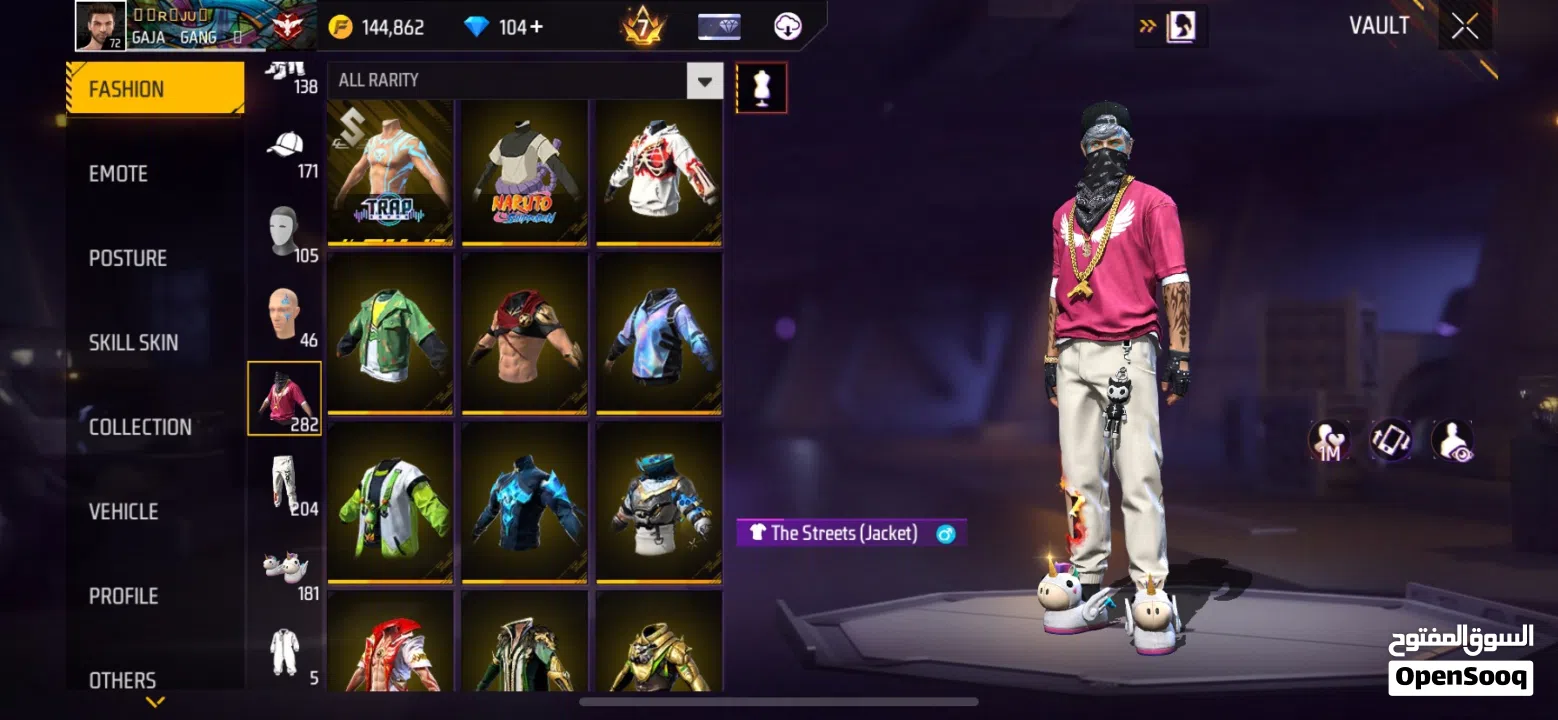Expand the chevron under the OTHERS menu

155,703
